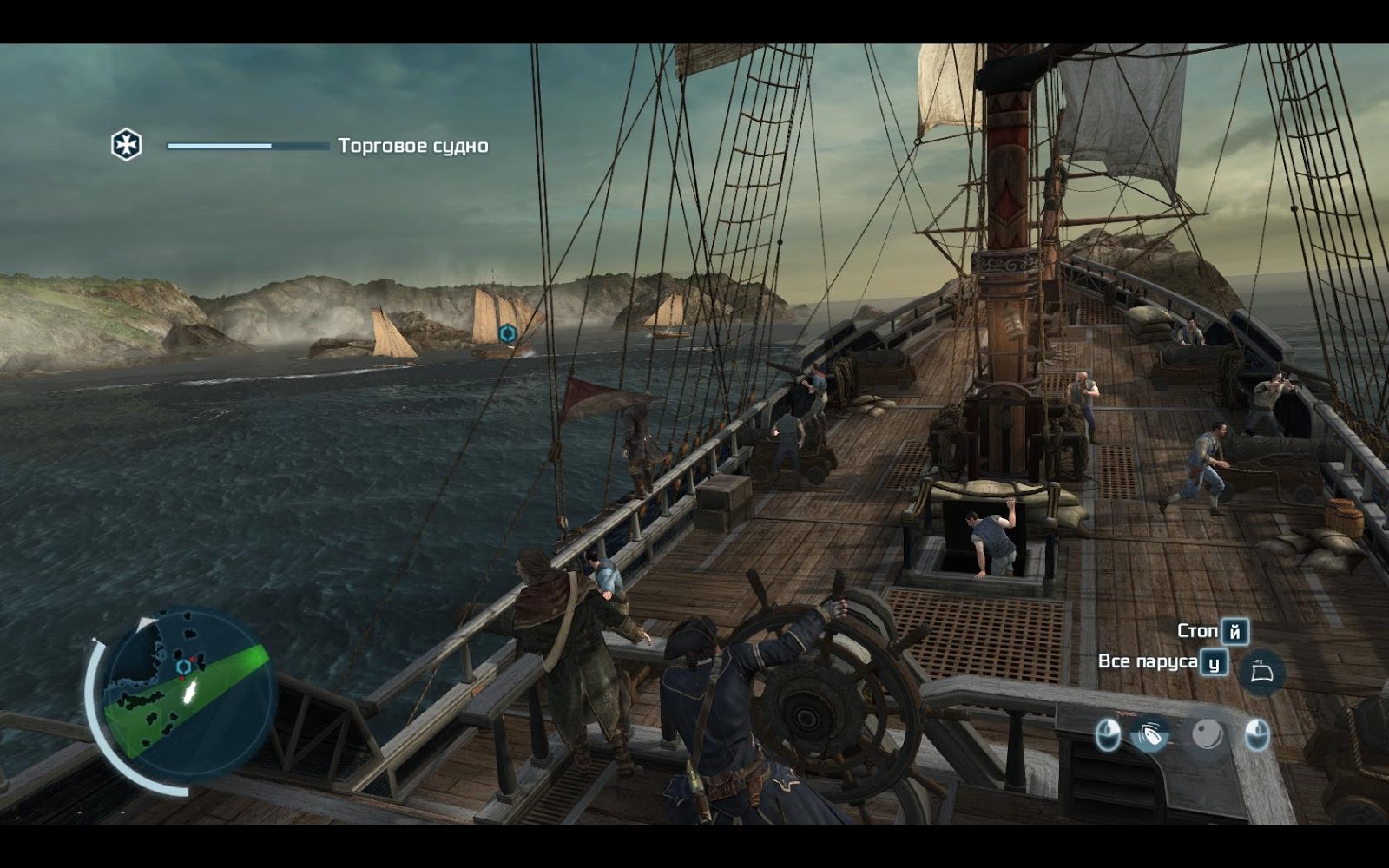Choose the cannonball shot weapon icon
The width and height of the screenshot is (1389, 868).
pos(1206,735)
